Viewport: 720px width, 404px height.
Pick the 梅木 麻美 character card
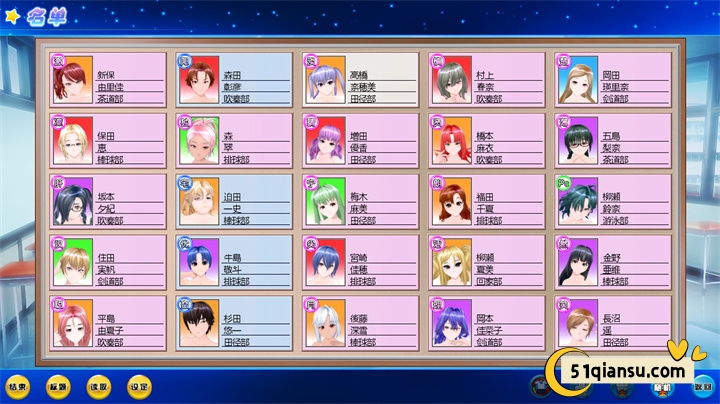(359, 202)
